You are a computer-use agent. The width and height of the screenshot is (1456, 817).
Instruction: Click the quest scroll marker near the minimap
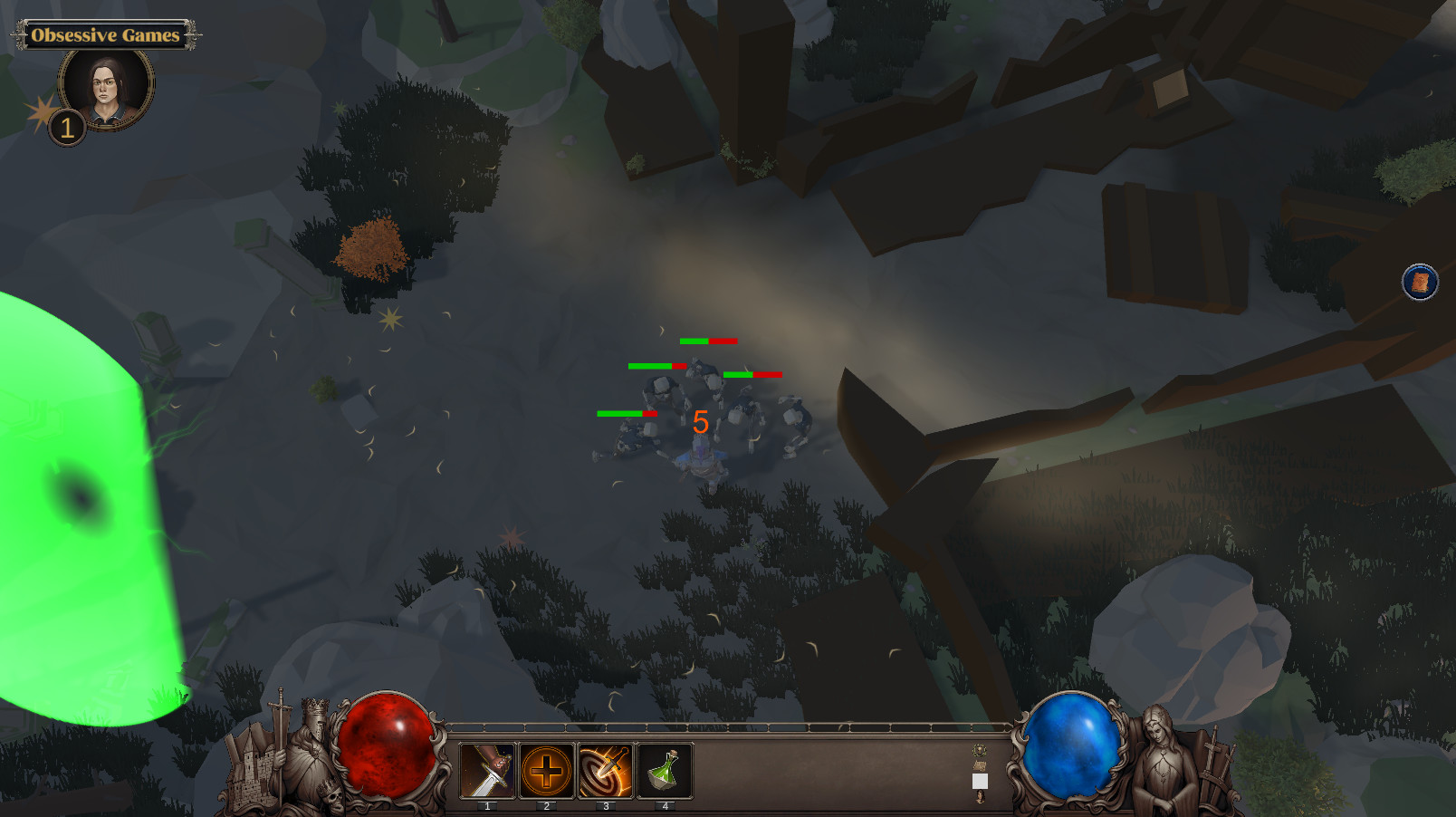(x=1419, y=283)
